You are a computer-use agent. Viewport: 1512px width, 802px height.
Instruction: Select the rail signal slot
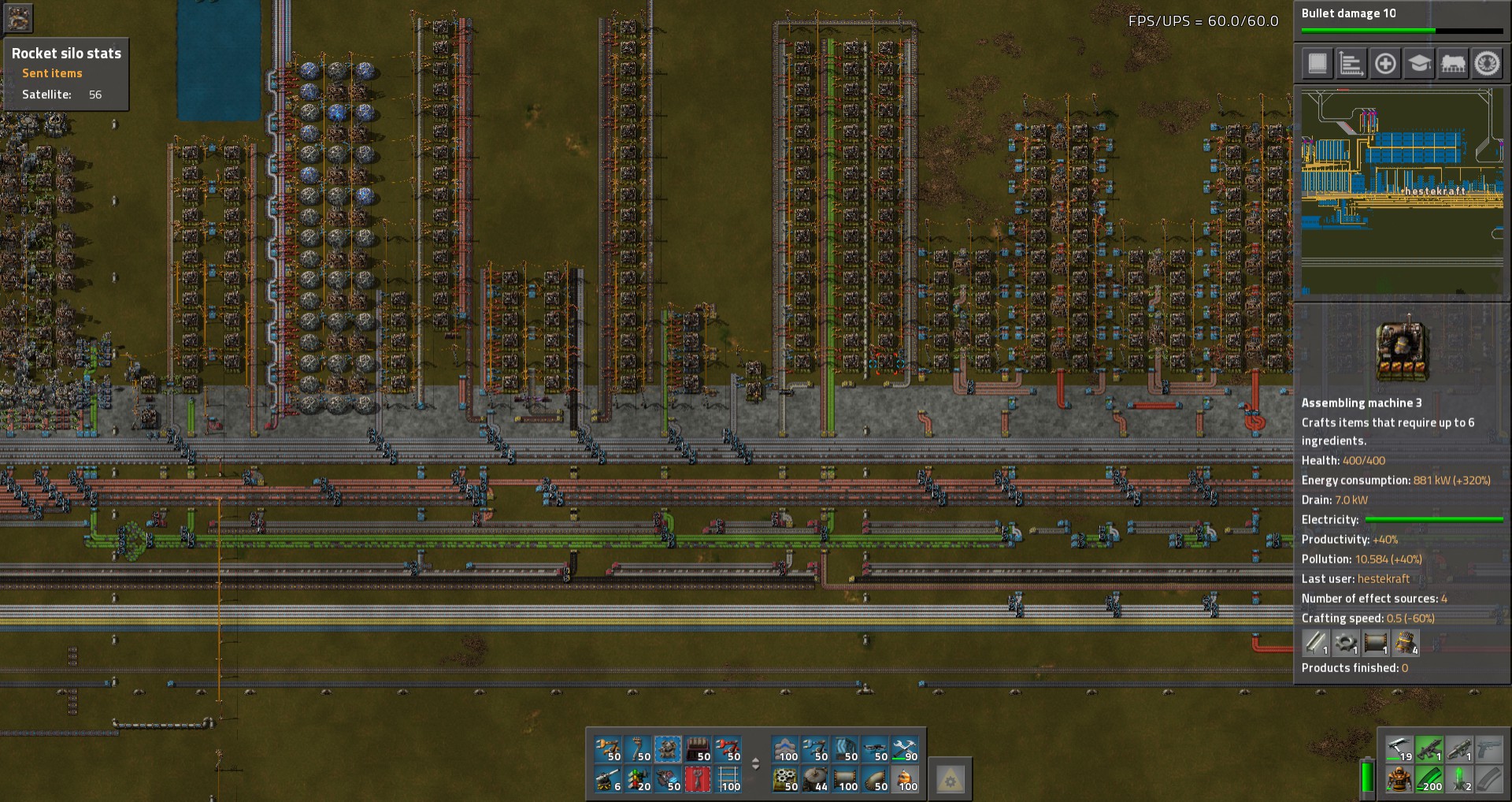pyautogui.click(x=638, y=779)
